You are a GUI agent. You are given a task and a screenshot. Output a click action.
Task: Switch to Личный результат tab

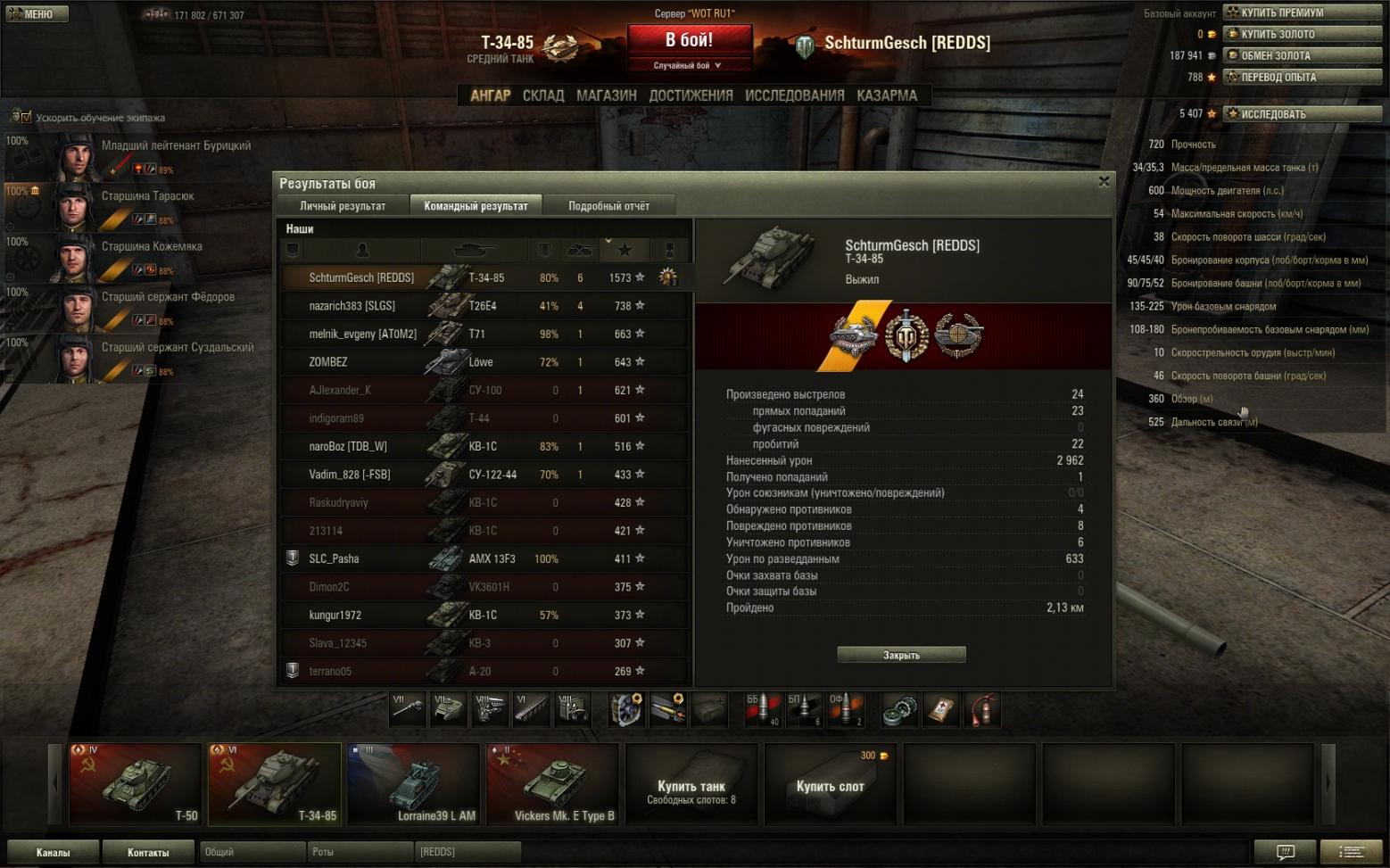tap(343, 206)
